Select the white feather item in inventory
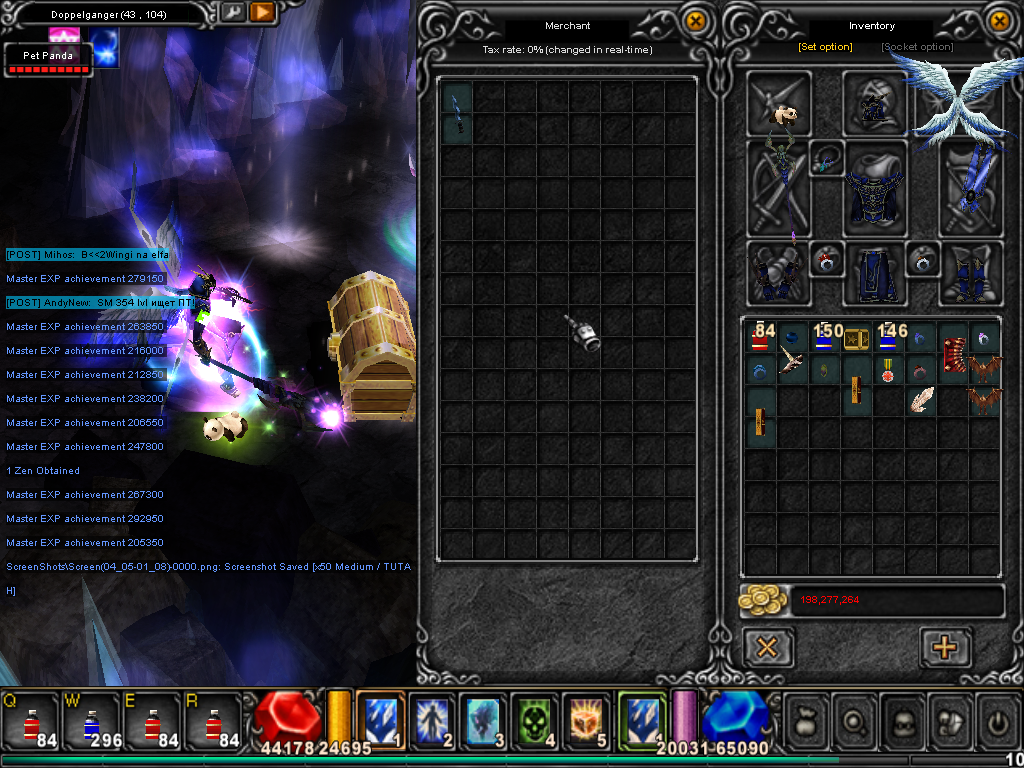The image size is (1024, 768). pos(921,400)
